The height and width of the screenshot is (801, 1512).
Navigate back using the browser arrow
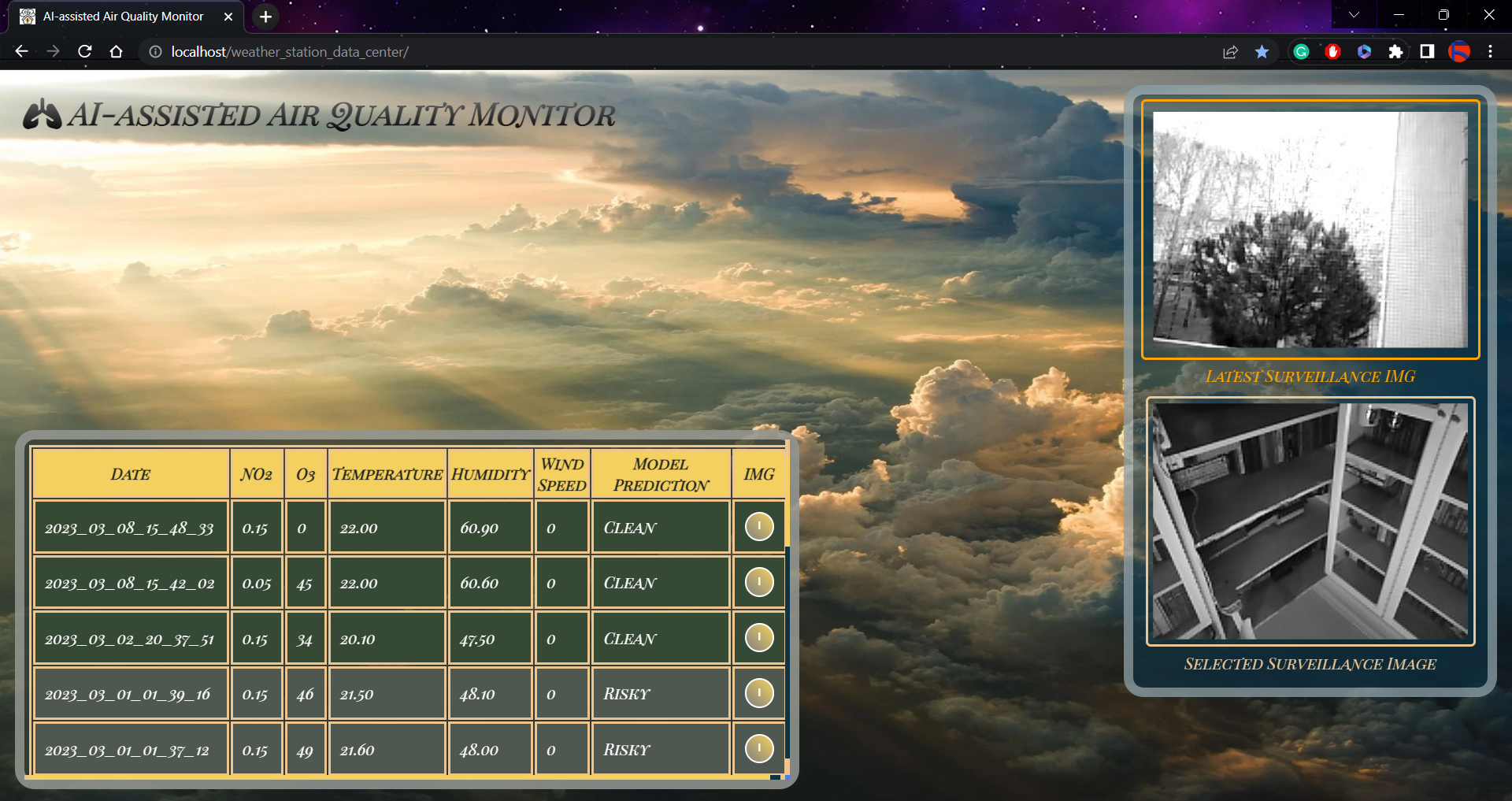coord(20,51)
